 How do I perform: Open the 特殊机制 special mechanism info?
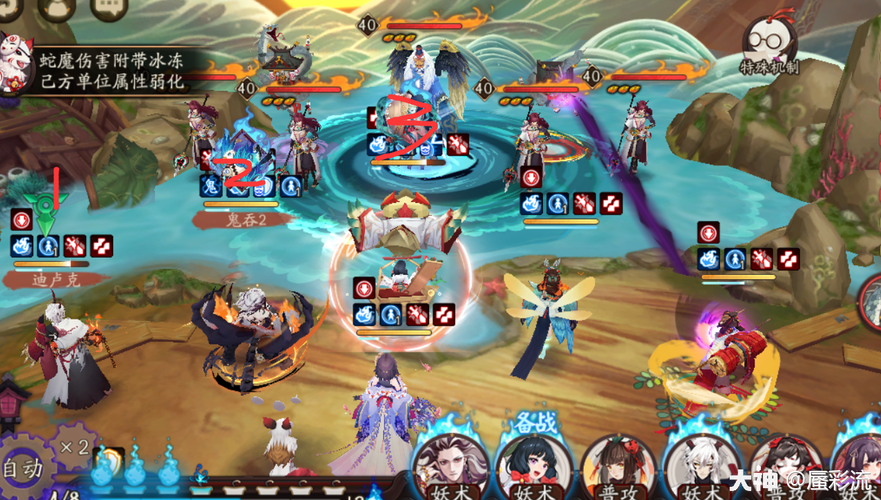click(771, 46)
